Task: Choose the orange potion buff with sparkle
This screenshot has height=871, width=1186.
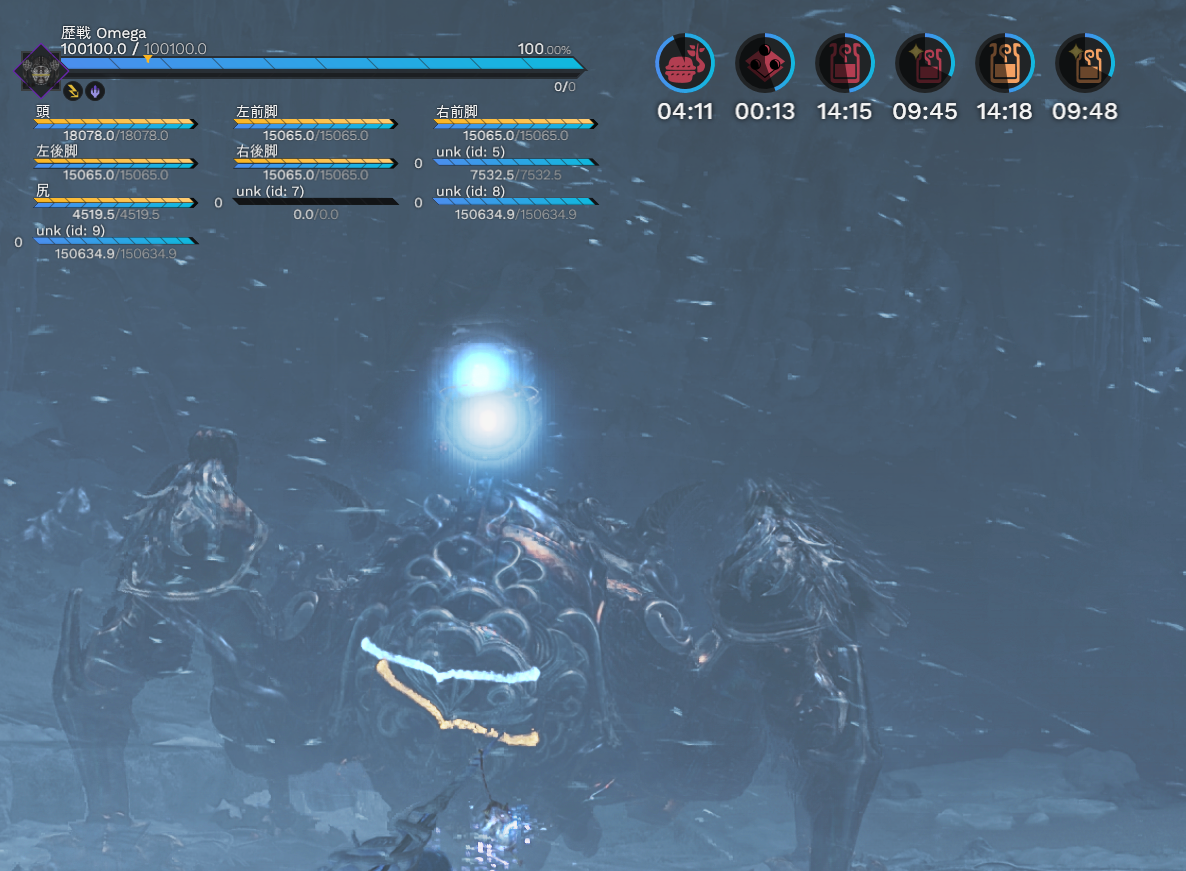Action: coord(1085,64)
